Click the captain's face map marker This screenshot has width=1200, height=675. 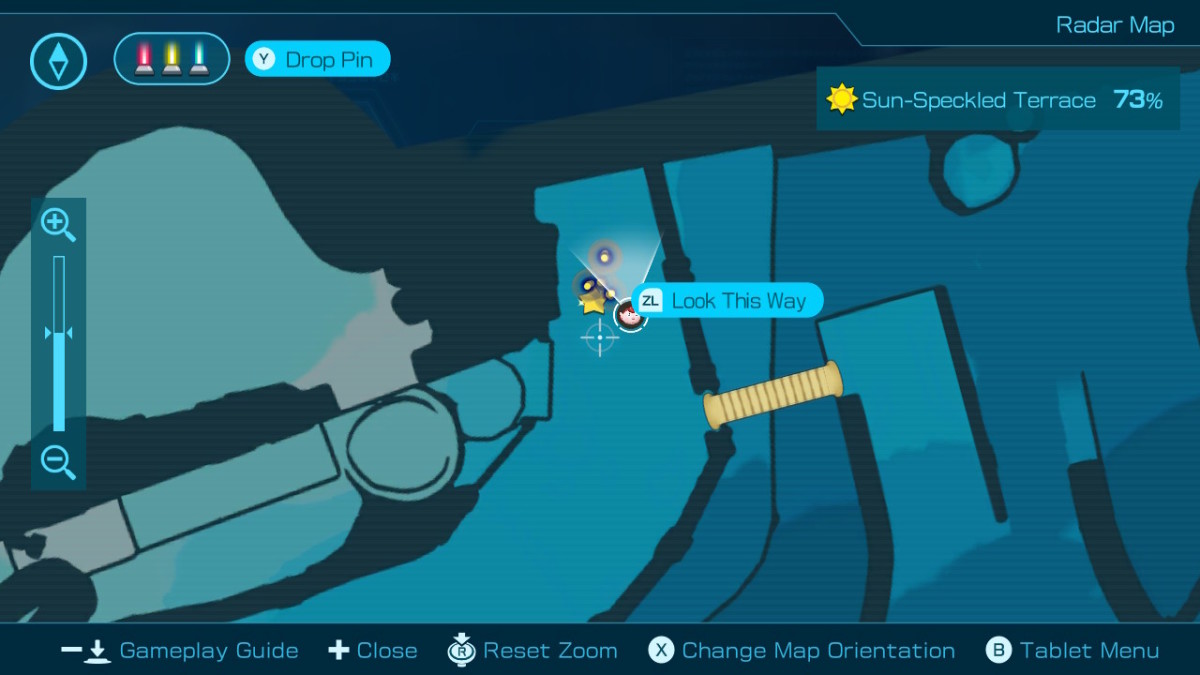[629, 315]
